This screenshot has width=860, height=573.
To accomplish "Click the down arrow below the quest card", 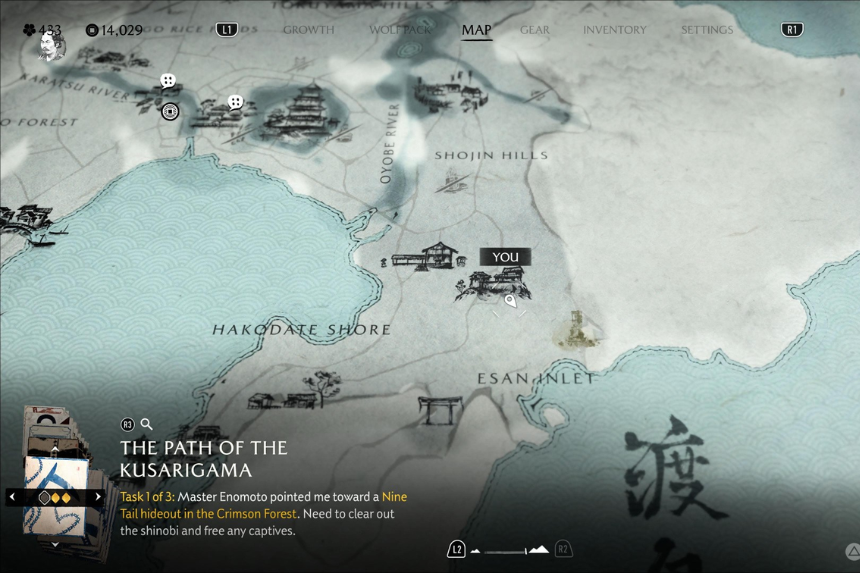I will tap(55, 545).
